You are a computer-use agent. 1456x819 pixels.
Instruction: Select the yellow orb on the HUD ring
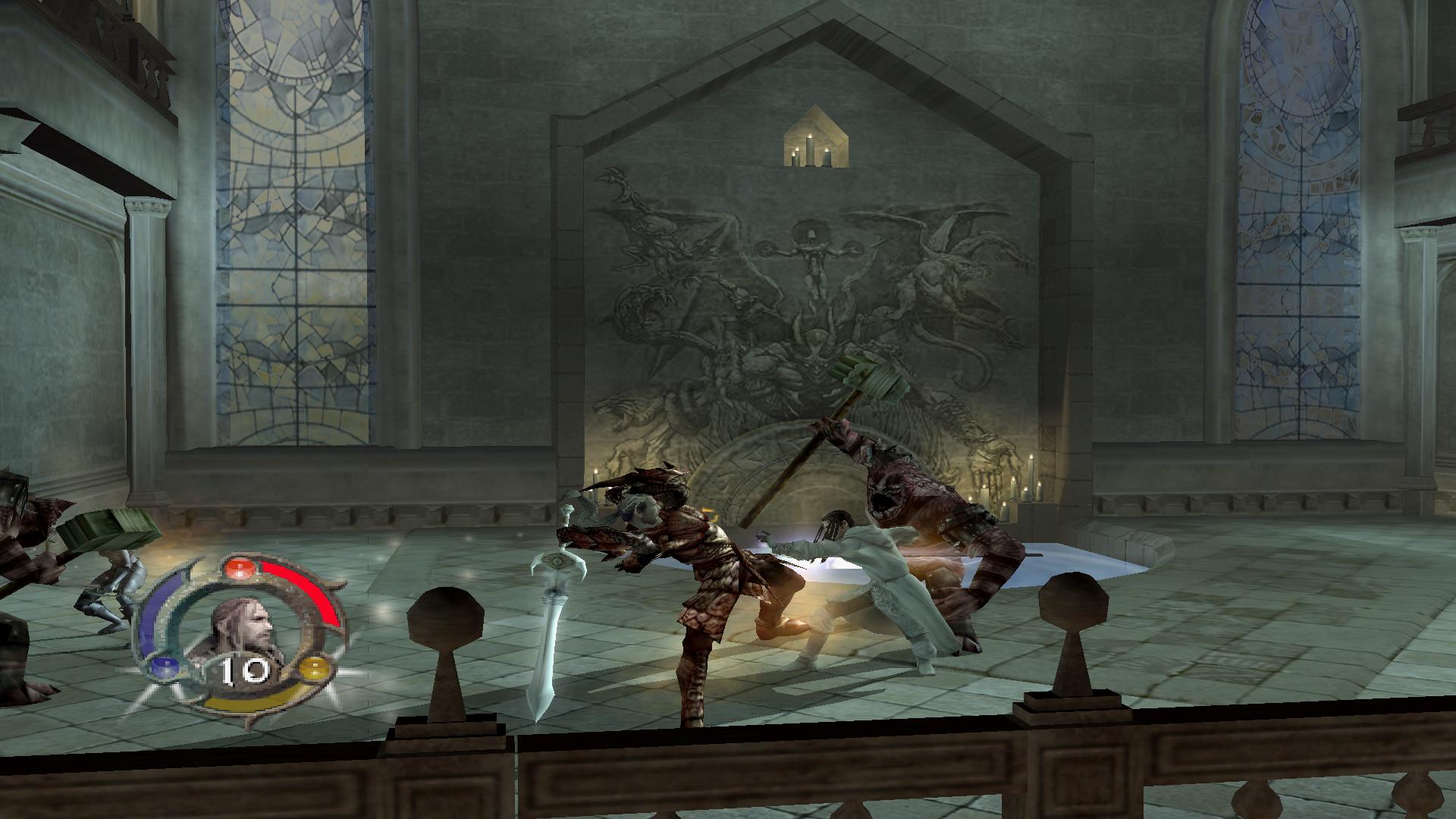(x=312, y=668)
